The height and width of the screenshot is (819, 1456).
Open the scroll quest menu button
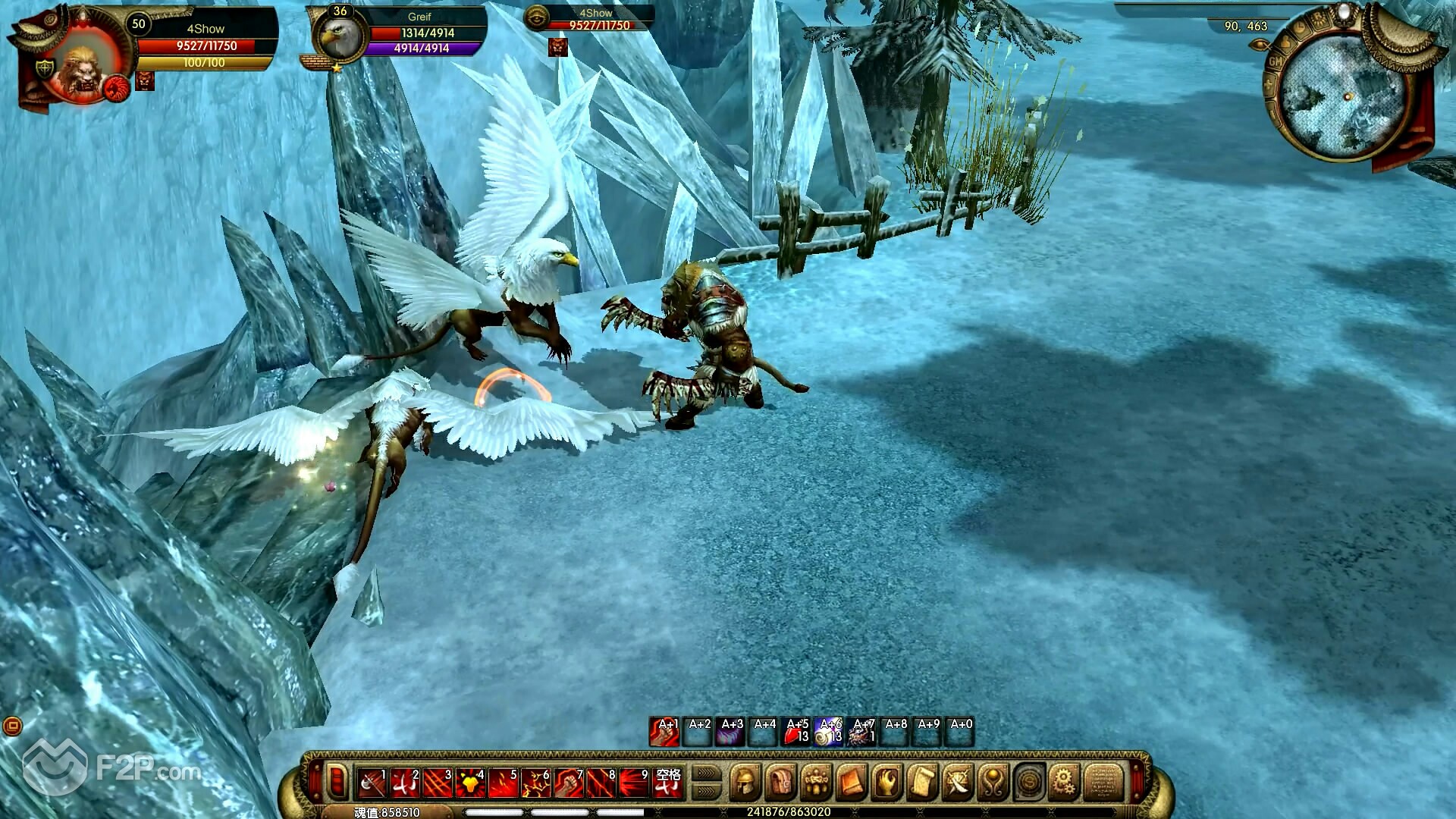click(x=922, y=782)
